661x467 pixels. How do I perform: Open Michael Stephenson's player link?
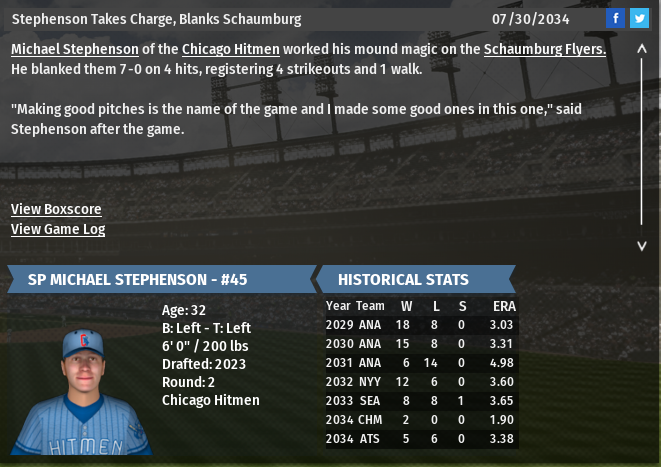coord(75,49)
